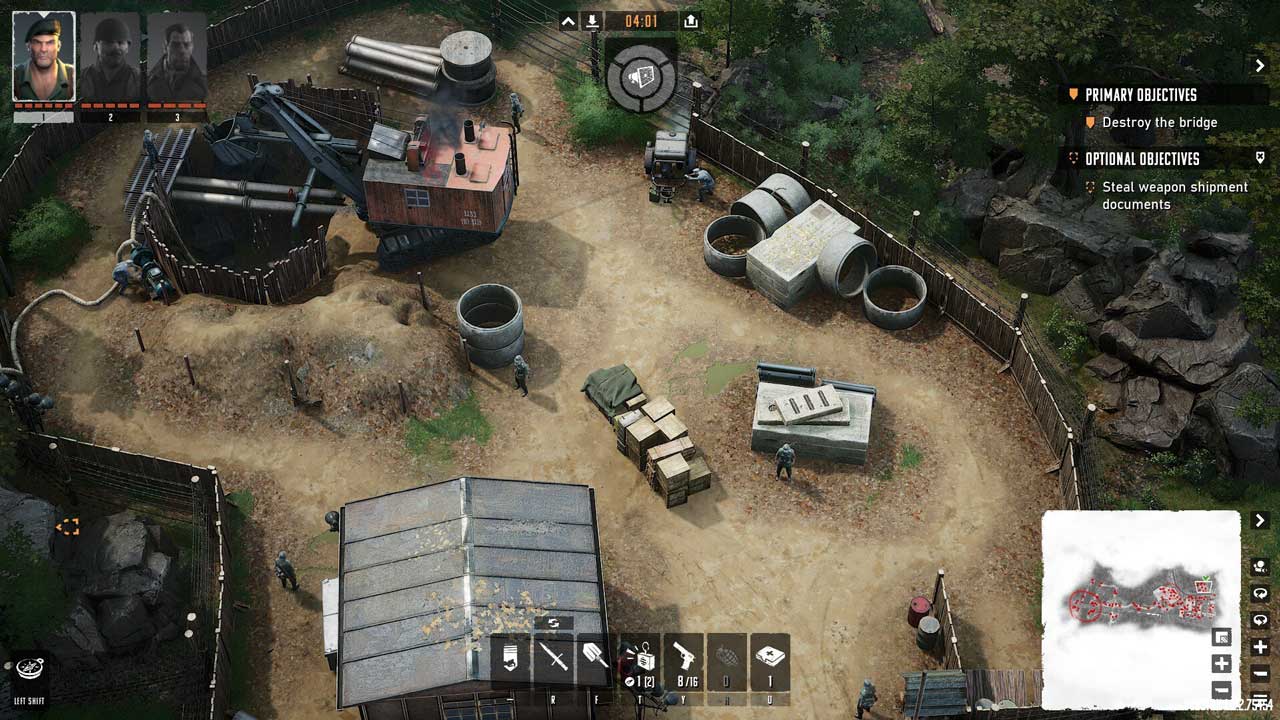Activate the radio decoy lure slot

(x=640, y=659)
